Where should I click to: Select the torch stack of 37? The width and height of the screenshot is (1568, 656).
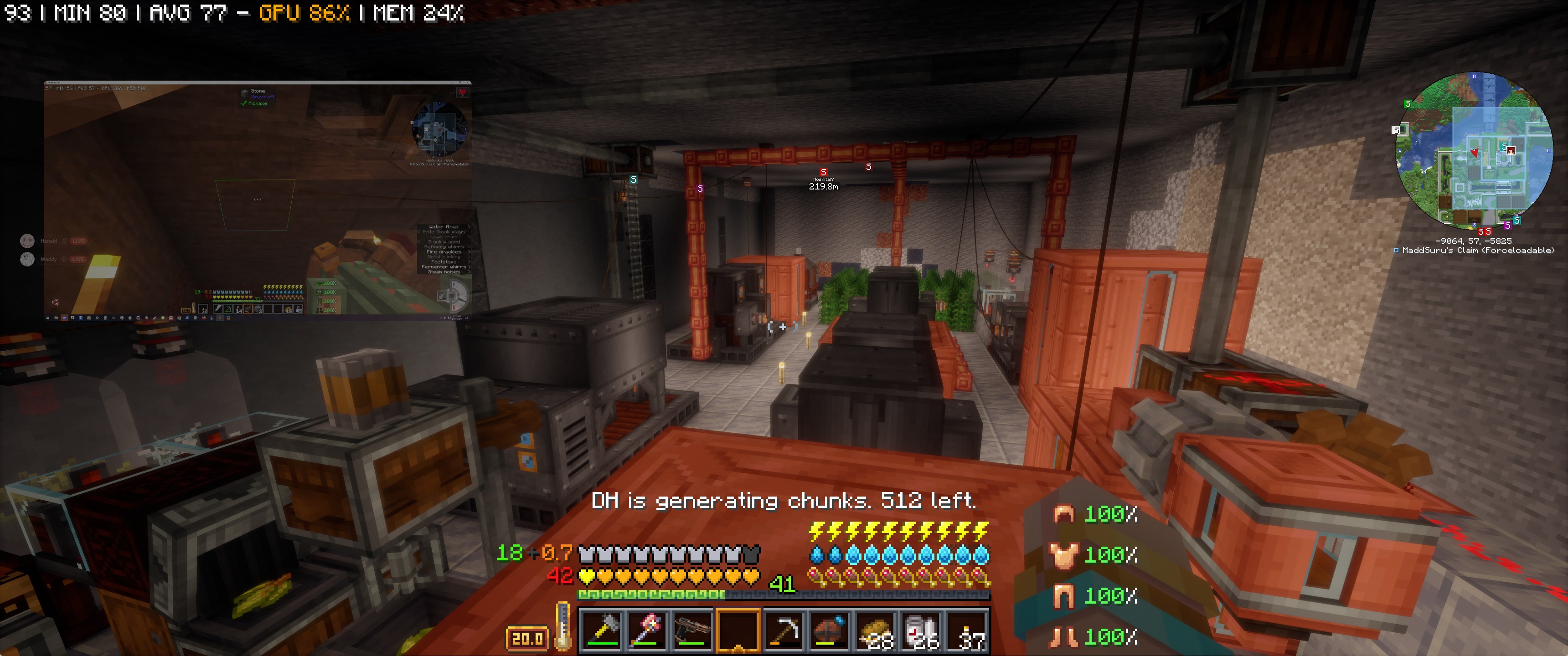(967, 630)
